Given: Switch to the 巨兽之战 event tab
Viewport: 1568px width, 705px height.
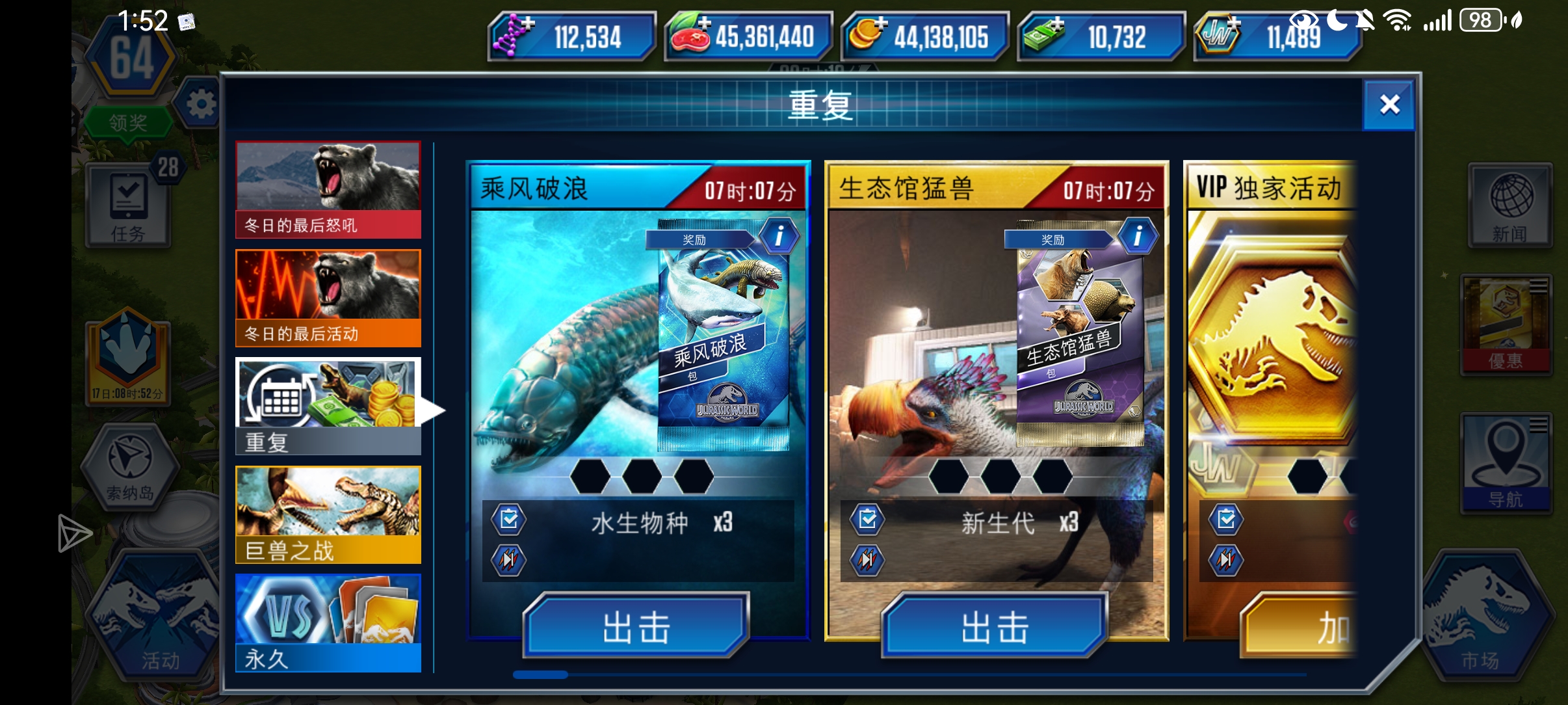Looking at the screenshot, I should point(328,514).
